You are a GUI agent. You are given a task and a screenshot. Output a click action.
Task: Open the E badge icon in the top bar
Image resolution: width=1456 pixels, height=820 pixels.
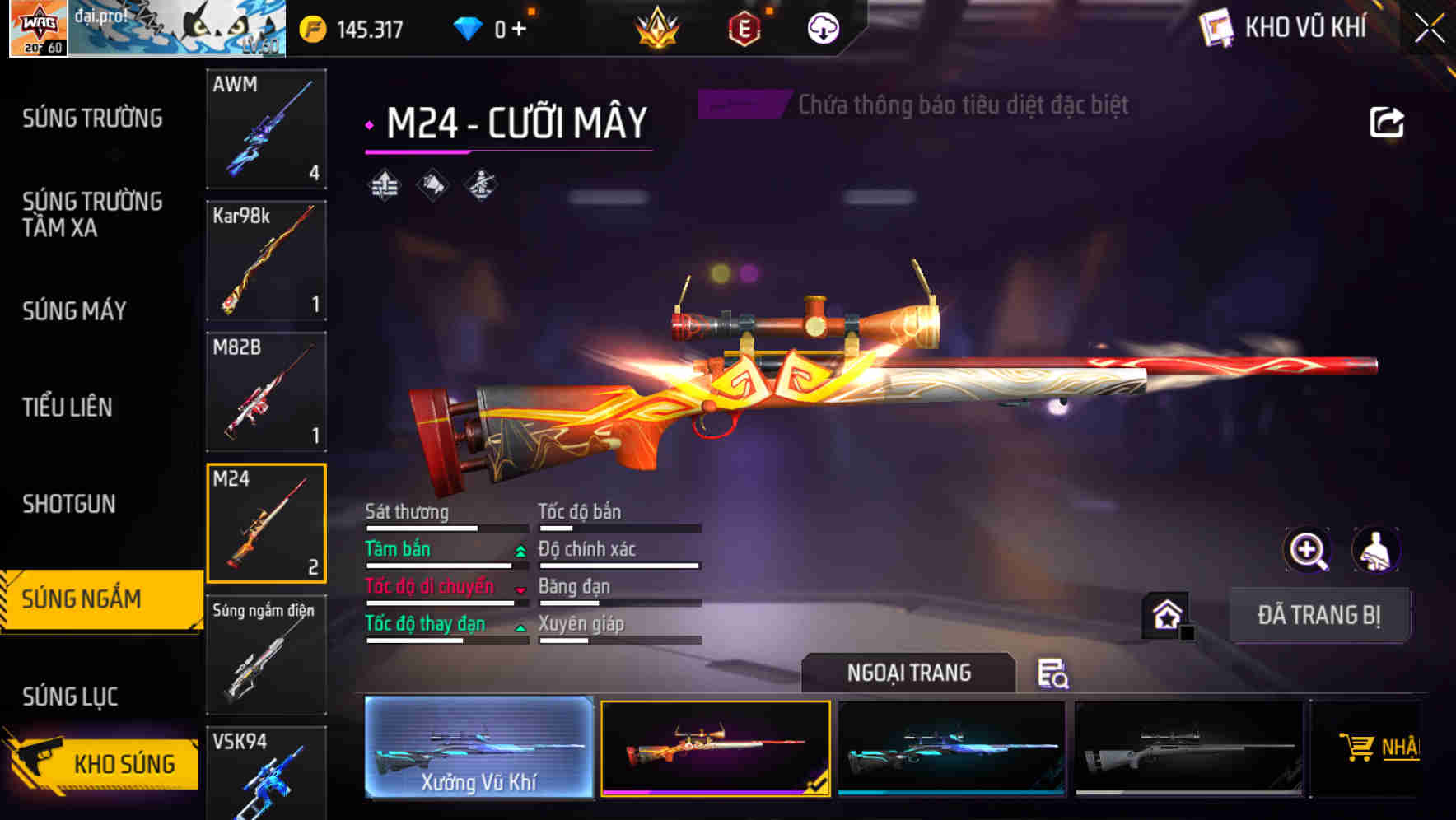point(745,27)
